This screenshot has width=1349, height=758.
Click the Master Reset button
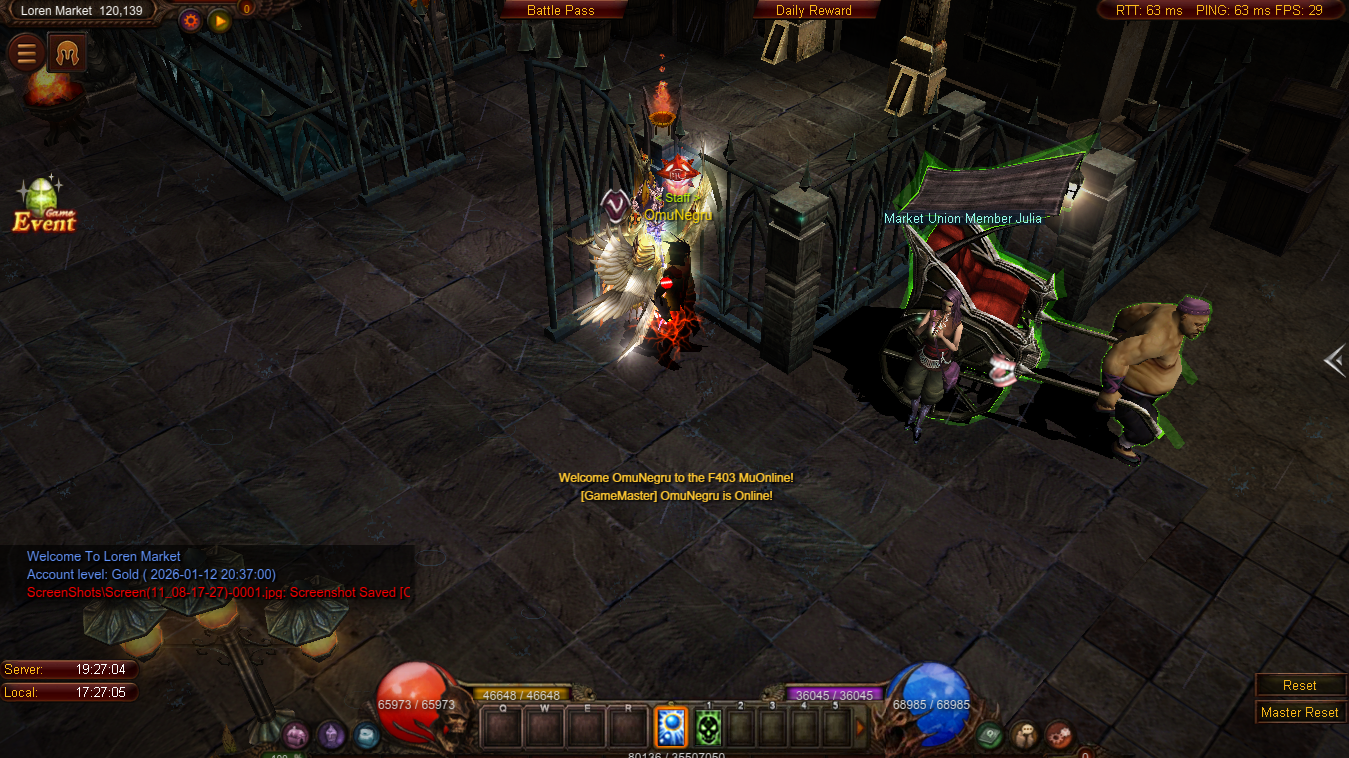tap(1299, 712)
